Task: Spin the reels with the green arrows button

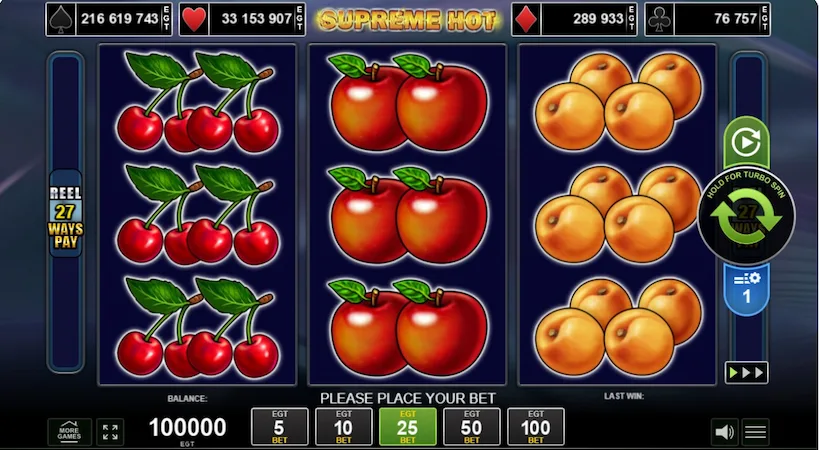Action: (x=746, y=218)
